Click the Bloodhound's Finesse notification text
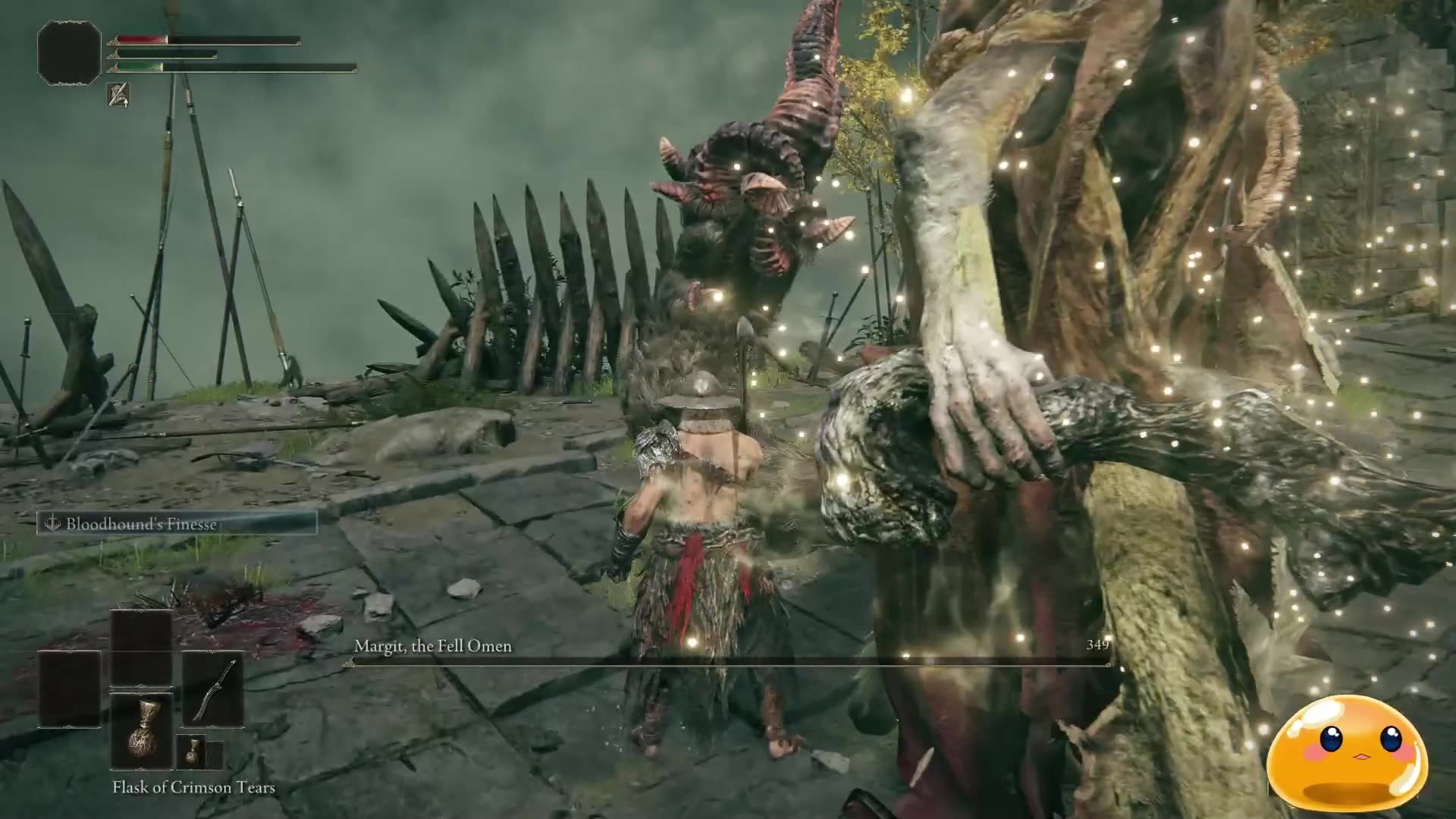Screen dimensions: 1456x819 pyautogui.click(x=141, y=523)
